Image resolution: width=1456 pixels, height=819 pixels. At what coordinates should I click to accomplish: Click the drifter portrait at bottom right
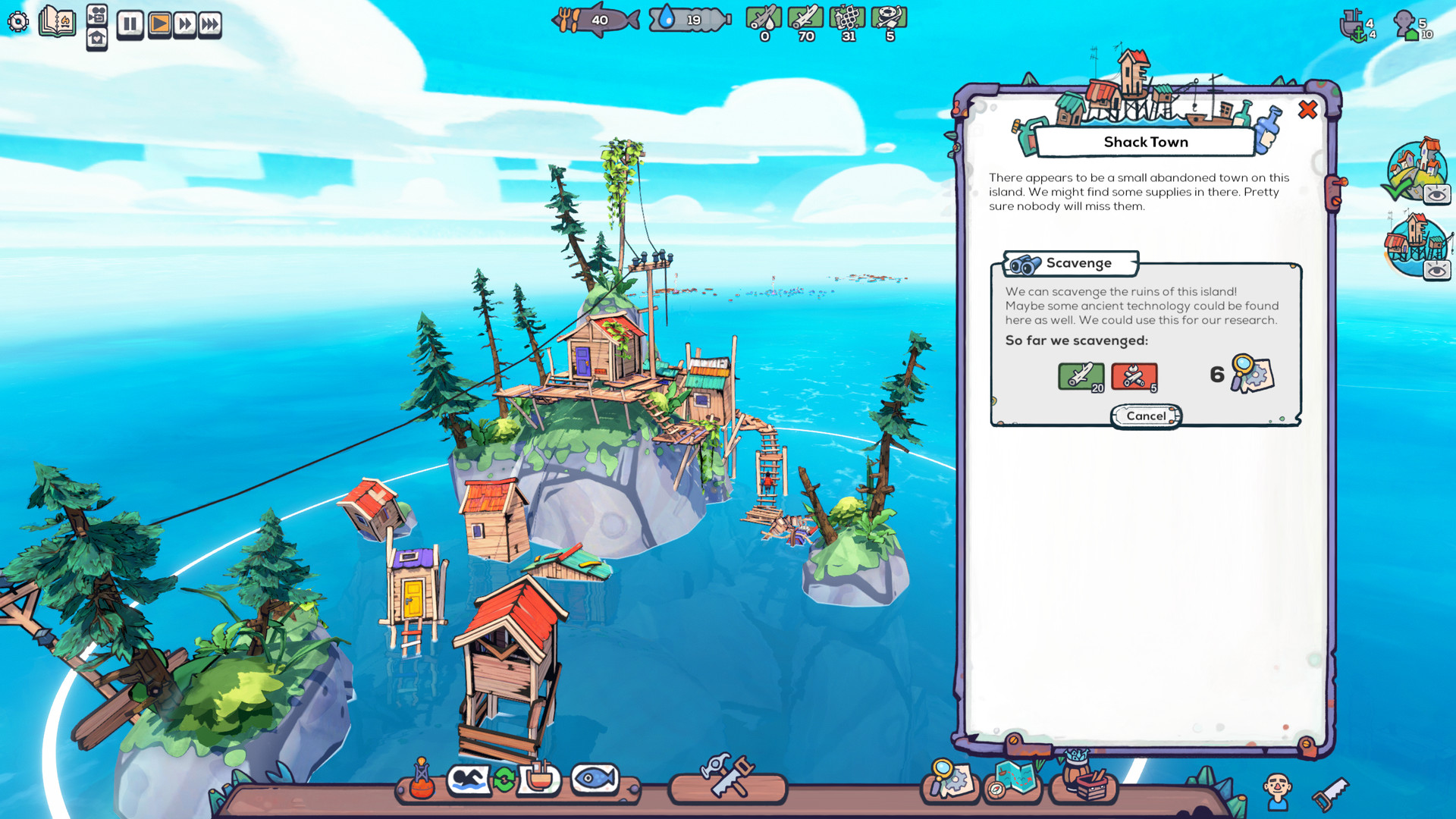1279,786
